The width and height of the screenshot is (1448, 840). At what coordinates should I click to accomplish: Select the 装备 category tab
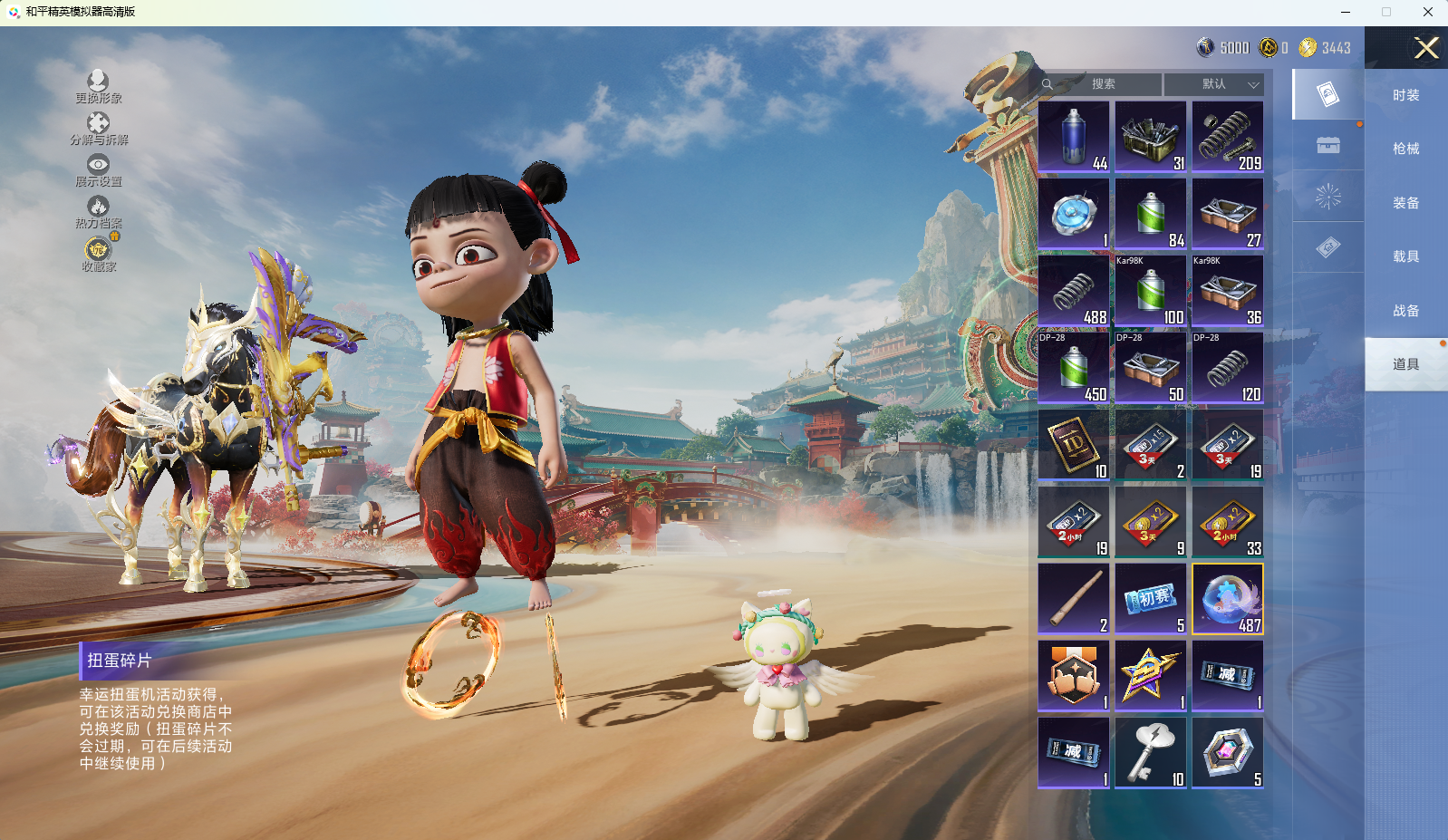coord(1405,203)
